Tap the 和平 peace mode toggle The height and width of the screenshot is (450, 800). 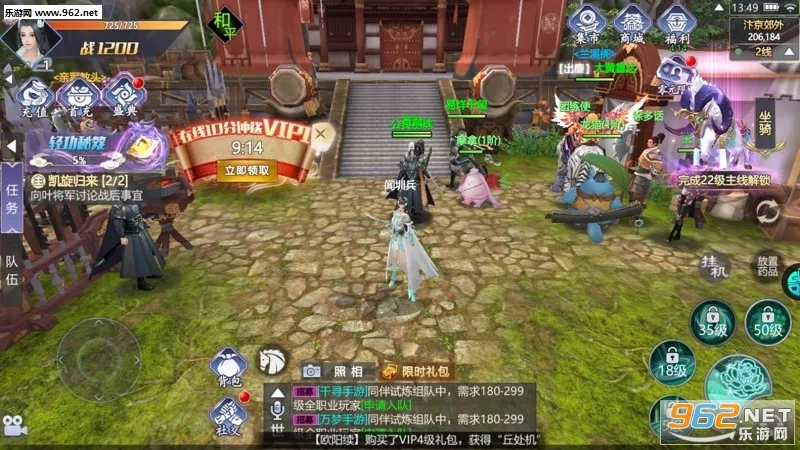[222, 25]
